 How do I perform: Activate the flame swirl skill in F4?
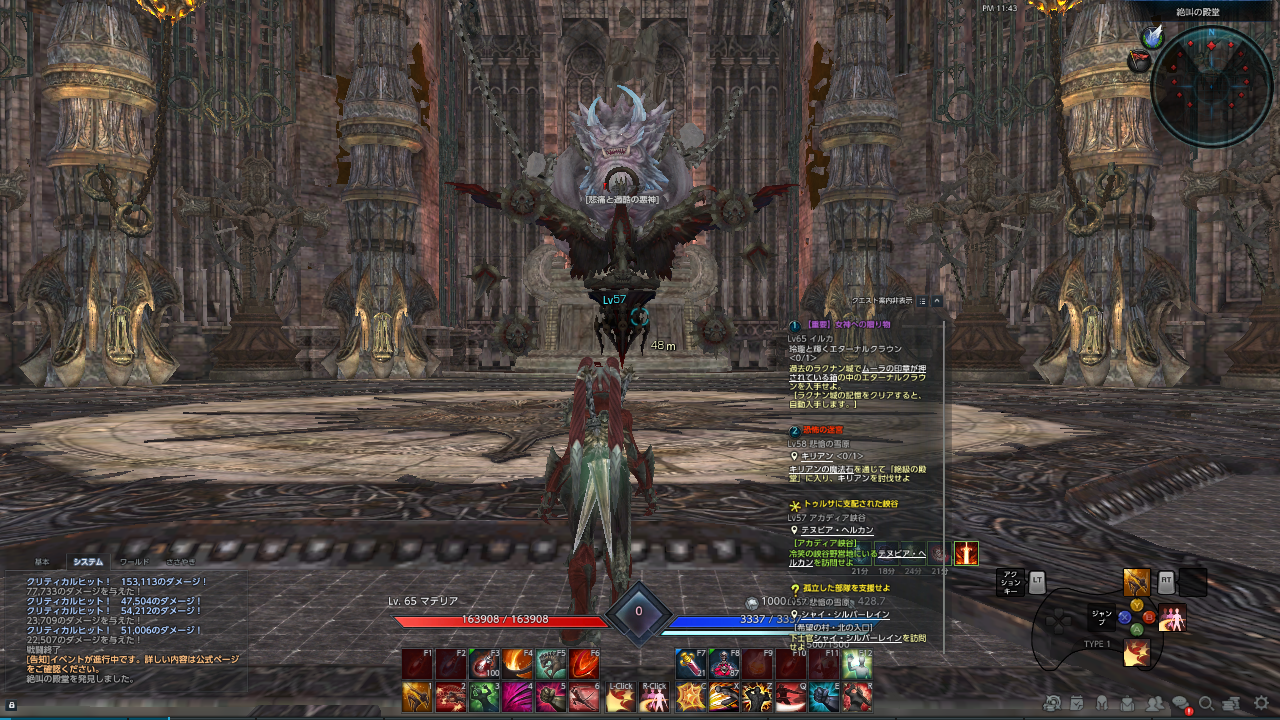pos(518,665)
